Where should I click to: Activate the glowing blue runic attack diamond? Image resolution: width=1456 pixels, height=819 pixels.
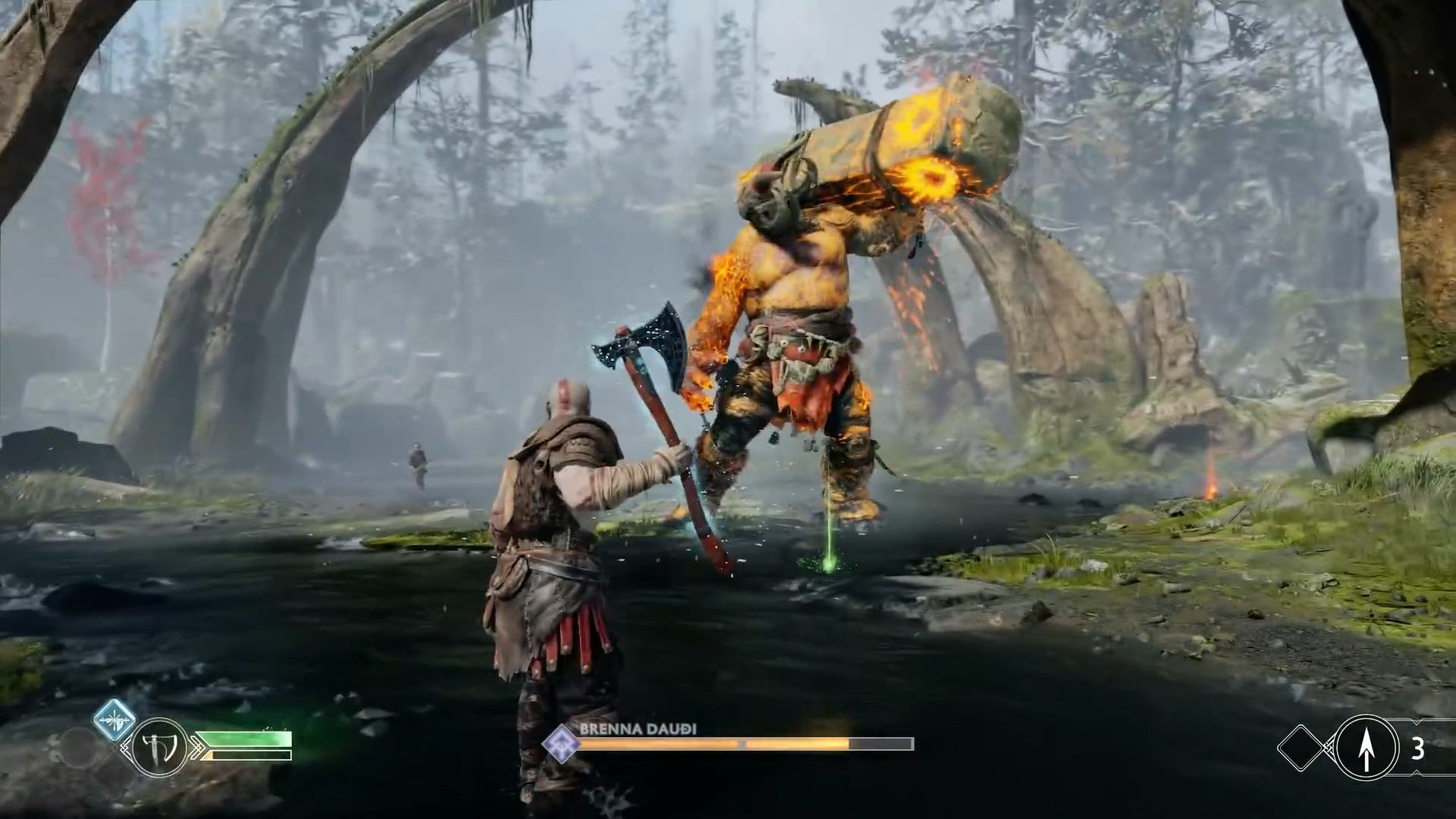pyautogui.click(x=115, y=720)
